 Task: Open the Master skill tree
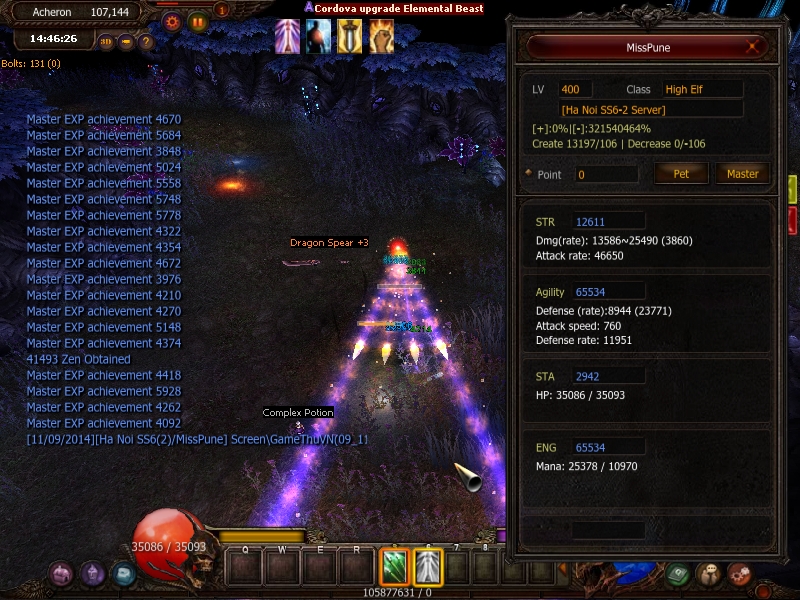point(742,173)
